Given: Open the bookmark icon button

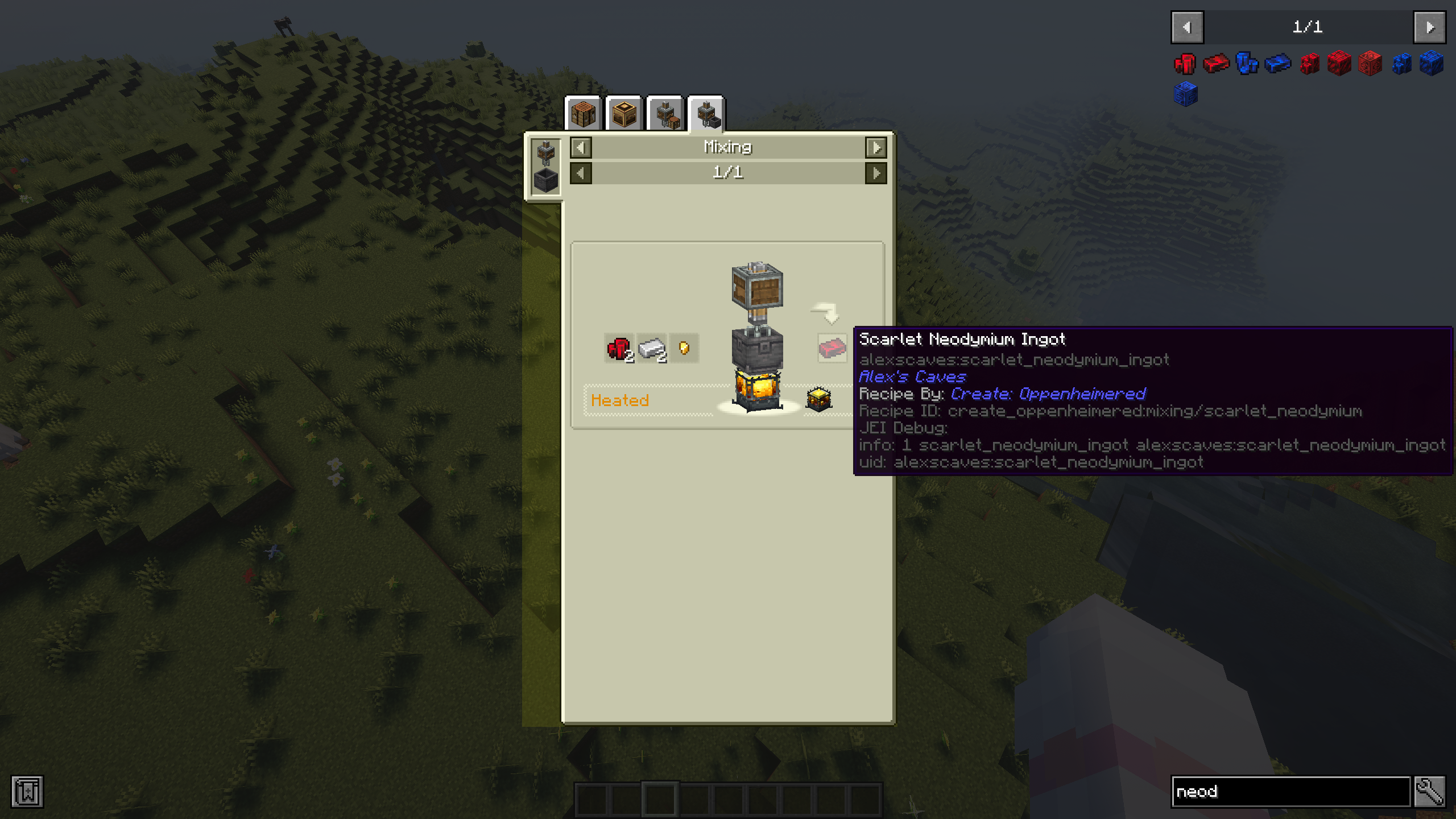Looking at the screenshot, I should coord(27,792).
